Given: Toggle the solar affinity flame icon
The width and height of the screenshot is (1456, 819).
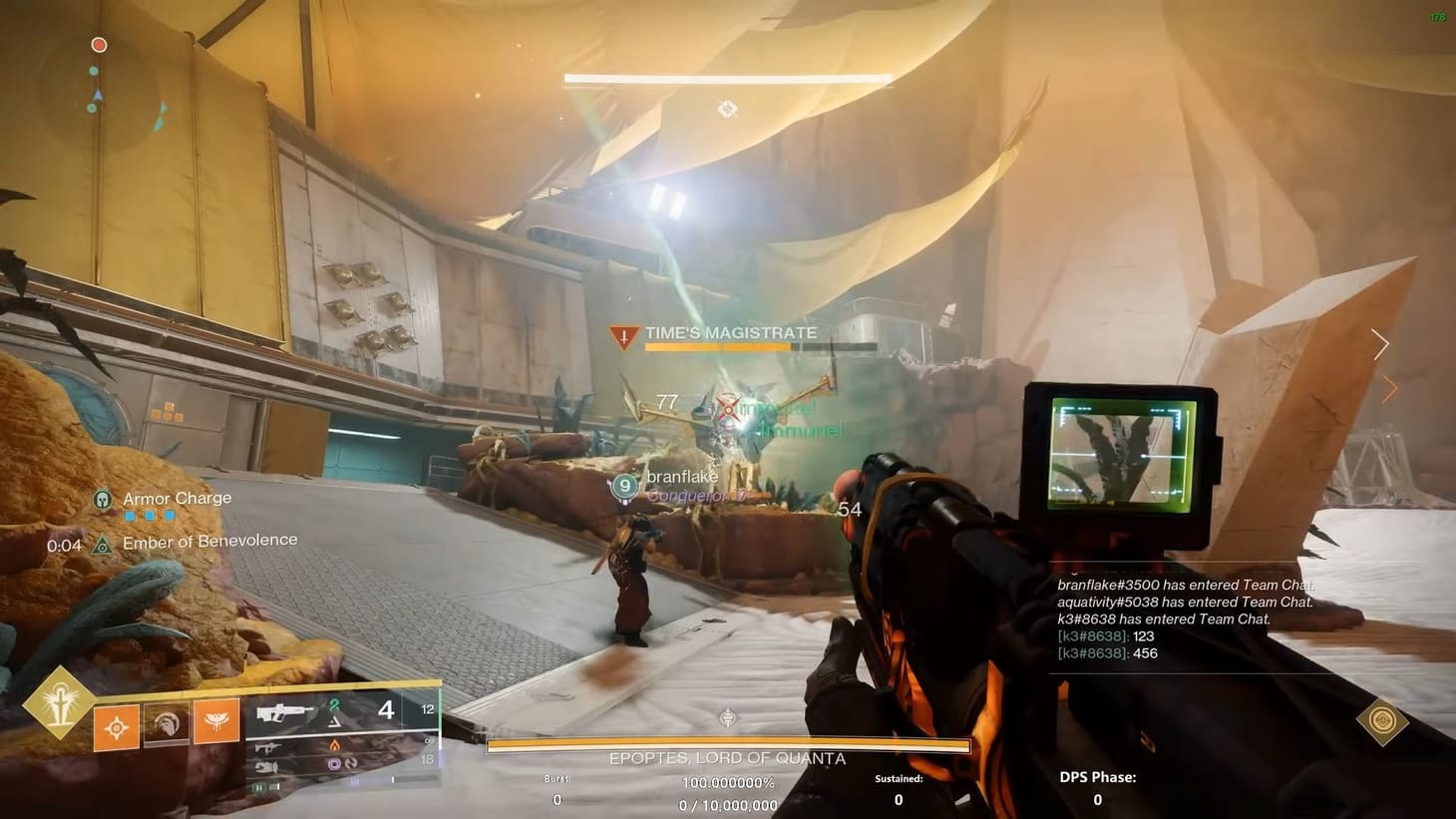Looking at the screenshot, I should pos(333,744).
